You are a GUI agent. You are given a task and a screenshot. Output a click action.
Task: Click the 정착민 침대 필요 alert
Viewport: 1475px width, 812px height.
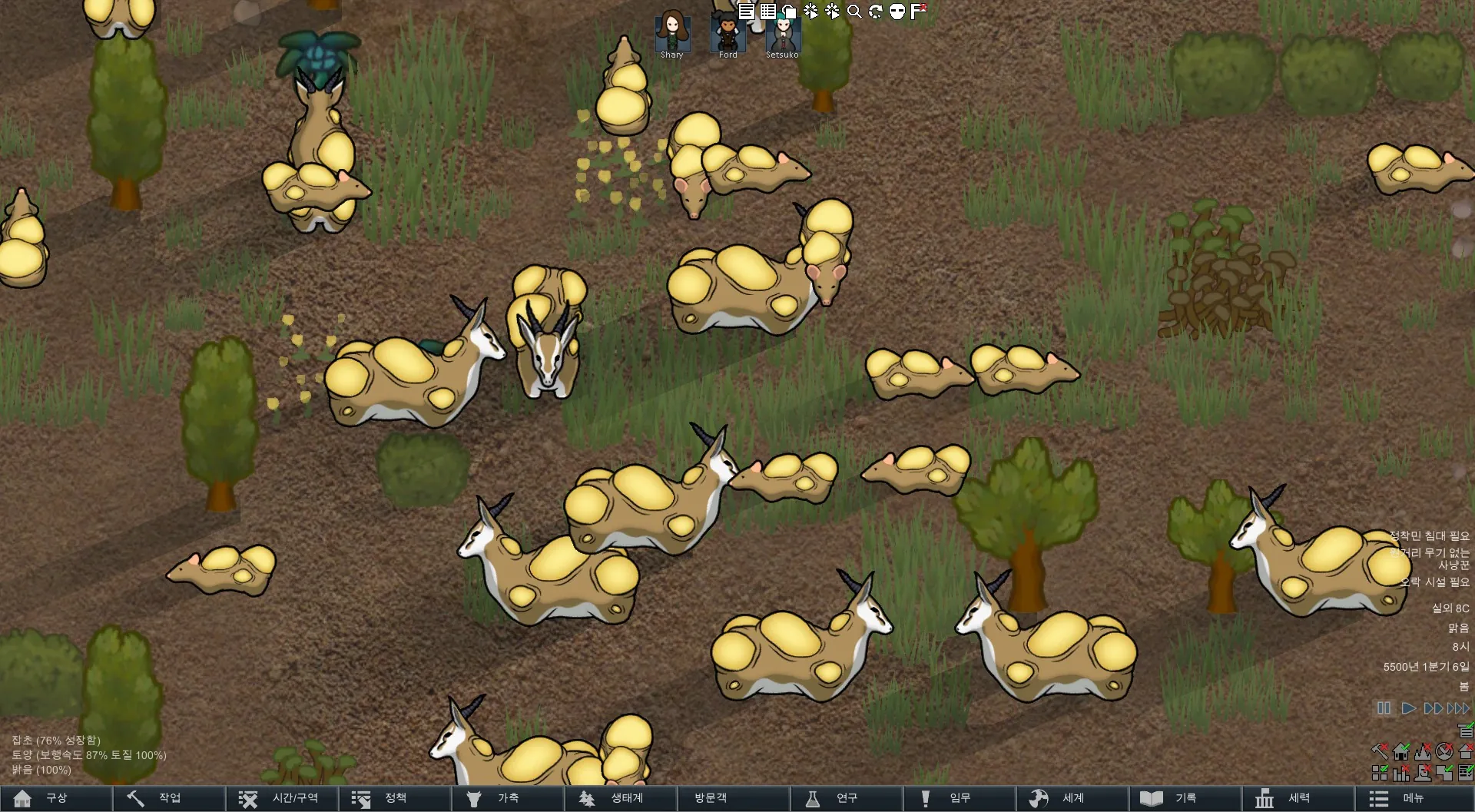pos(1429,535)
